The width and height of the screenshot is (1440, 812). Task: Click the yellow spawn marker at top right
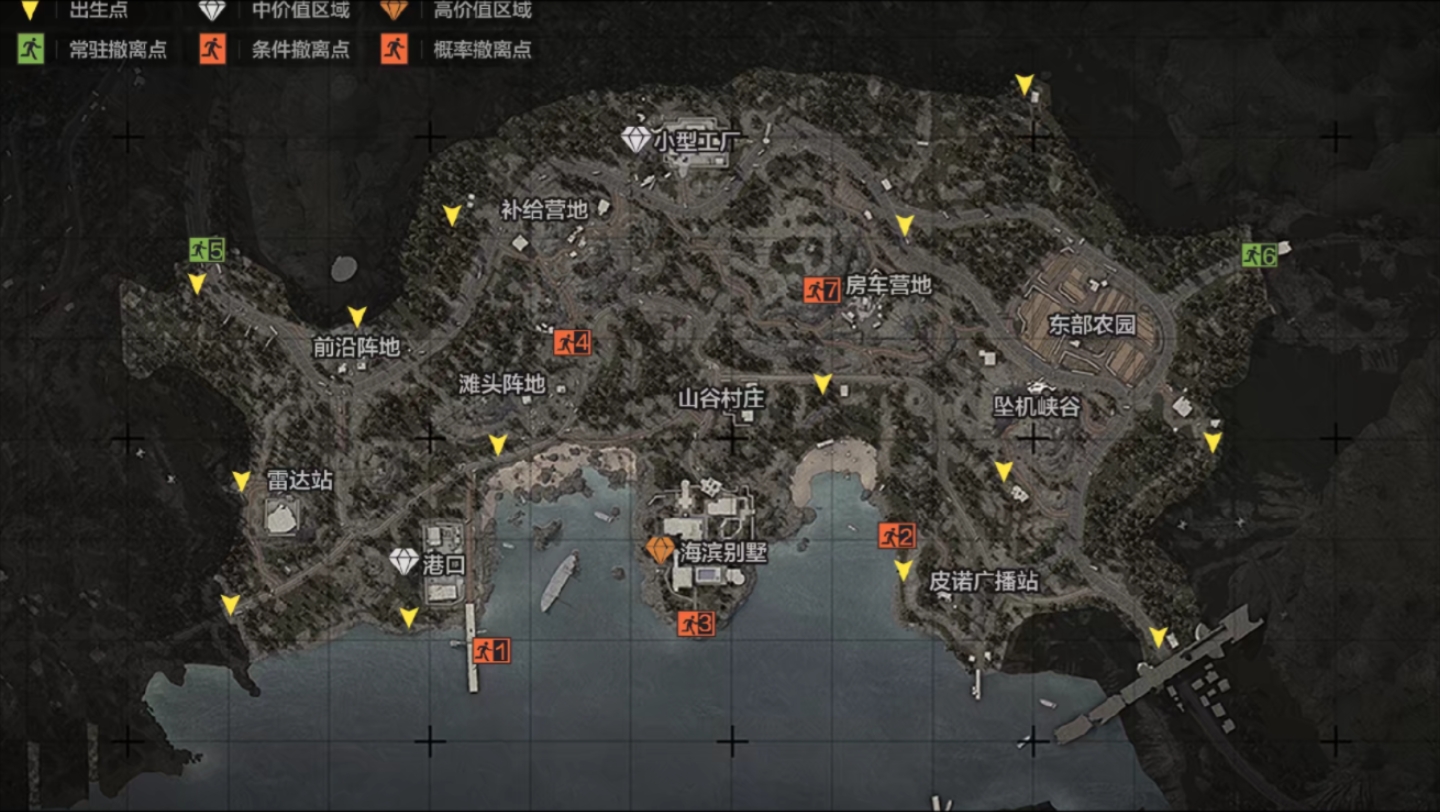point(1024,82)
